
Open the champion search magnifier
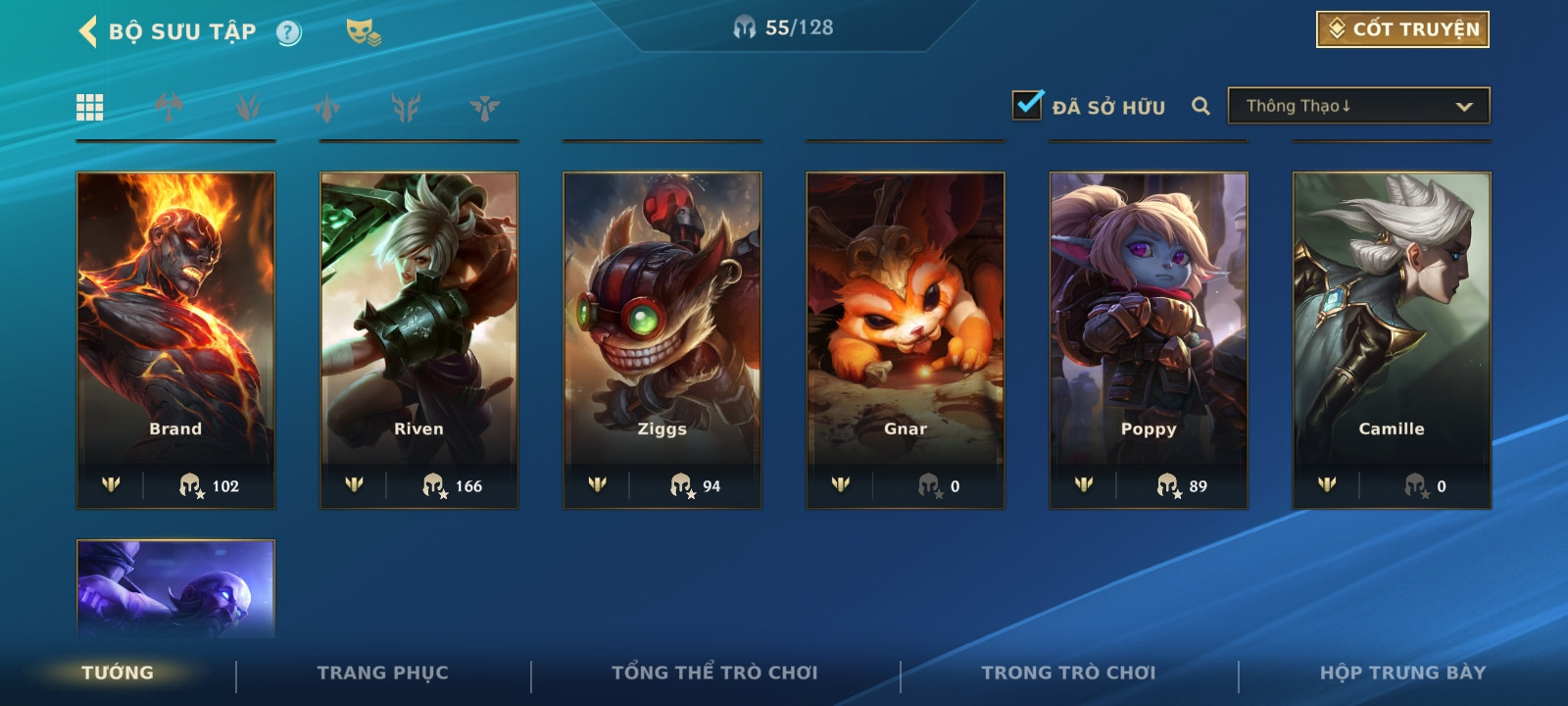pyautogui.click(x=1200, y=106)
